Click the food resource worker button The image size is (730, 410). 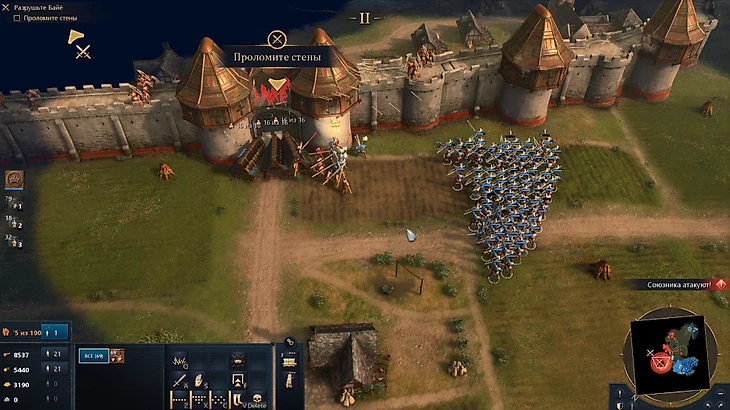(56, 354)
